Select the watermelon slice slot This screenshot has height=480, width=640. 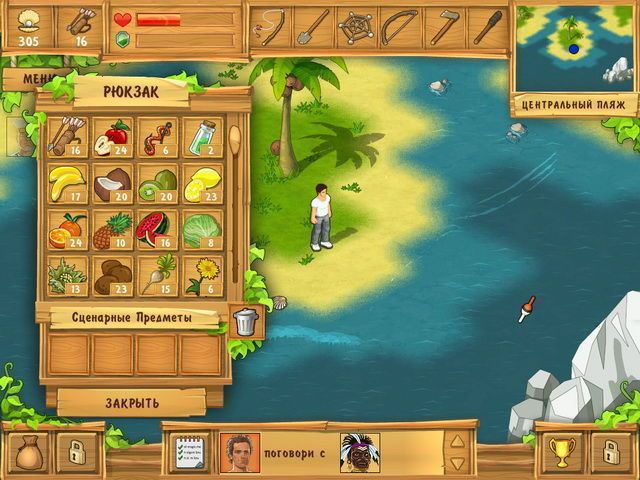[x=156, y=229]
